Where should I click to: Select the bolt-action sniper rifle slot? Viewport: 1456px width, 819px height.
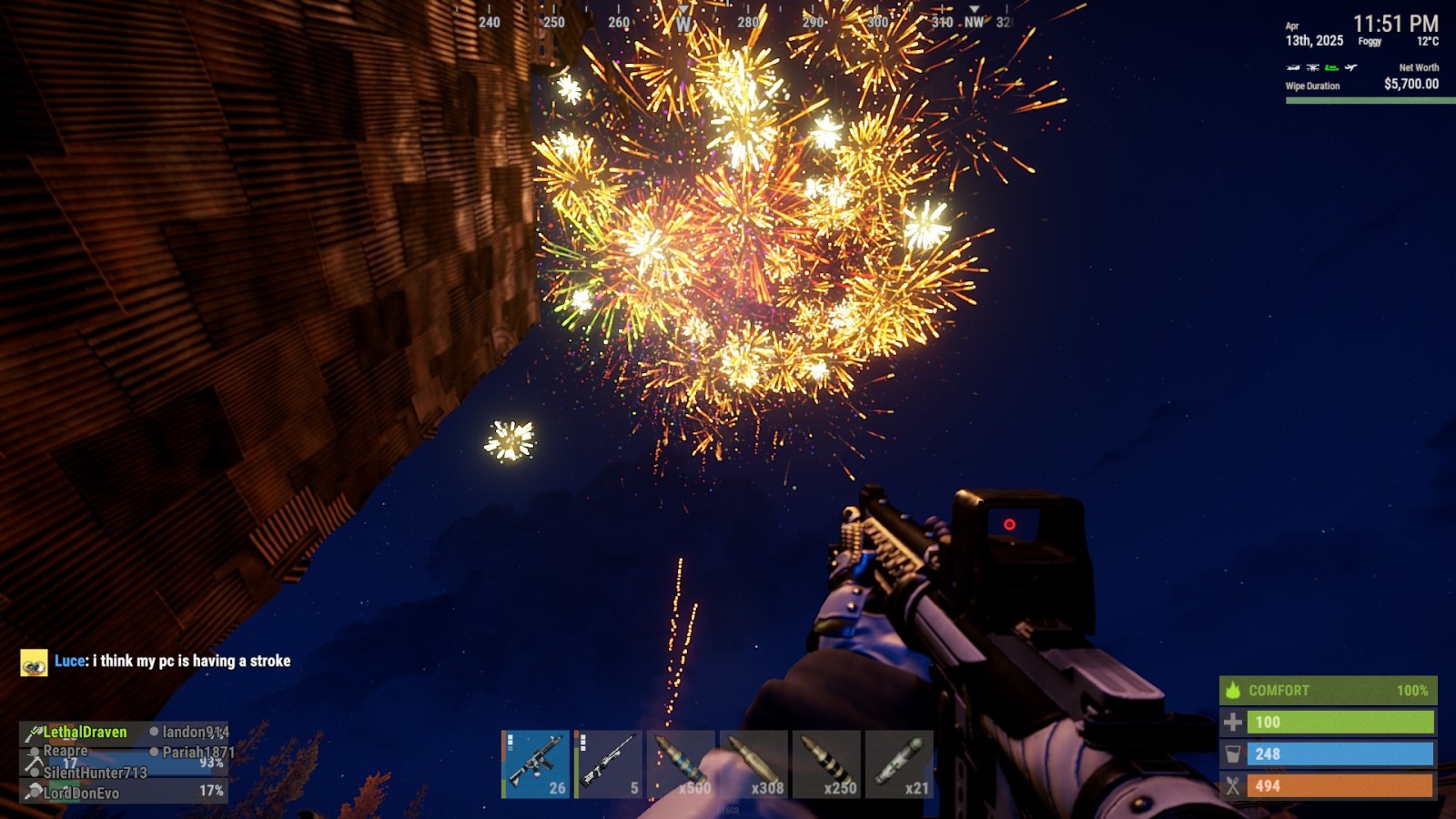(608, 764)
